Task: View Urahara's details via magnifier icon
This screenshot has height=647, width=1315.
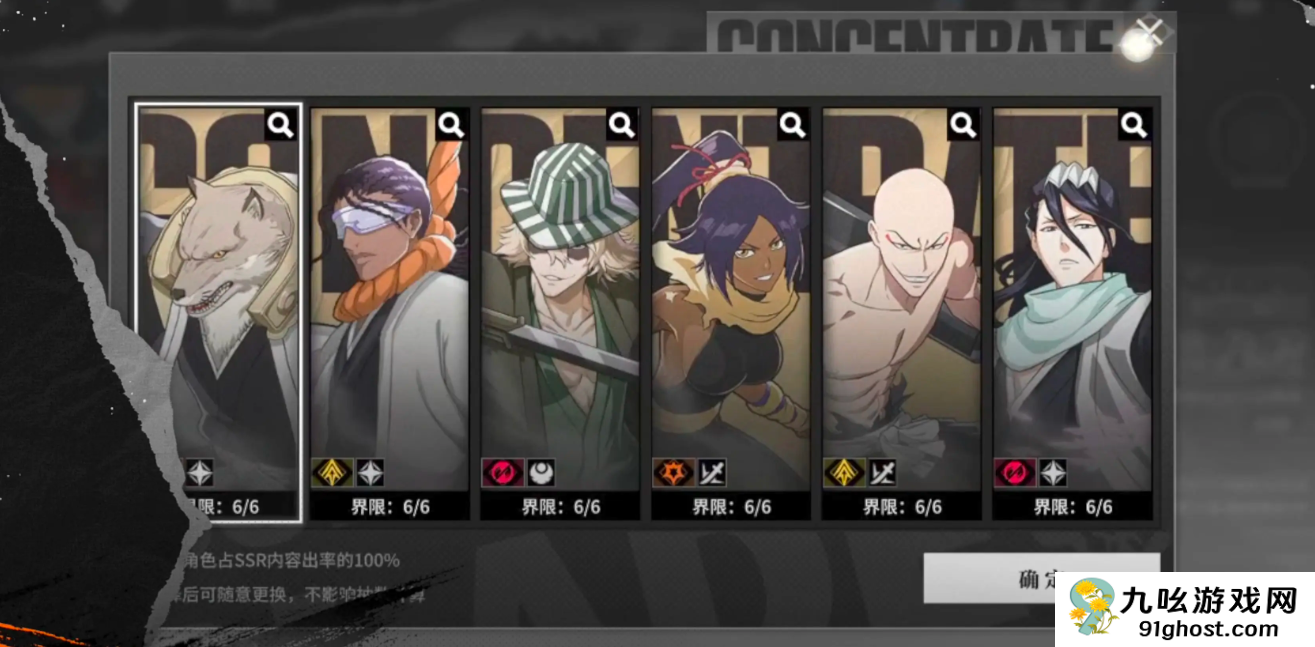Action: click(622, 125)
